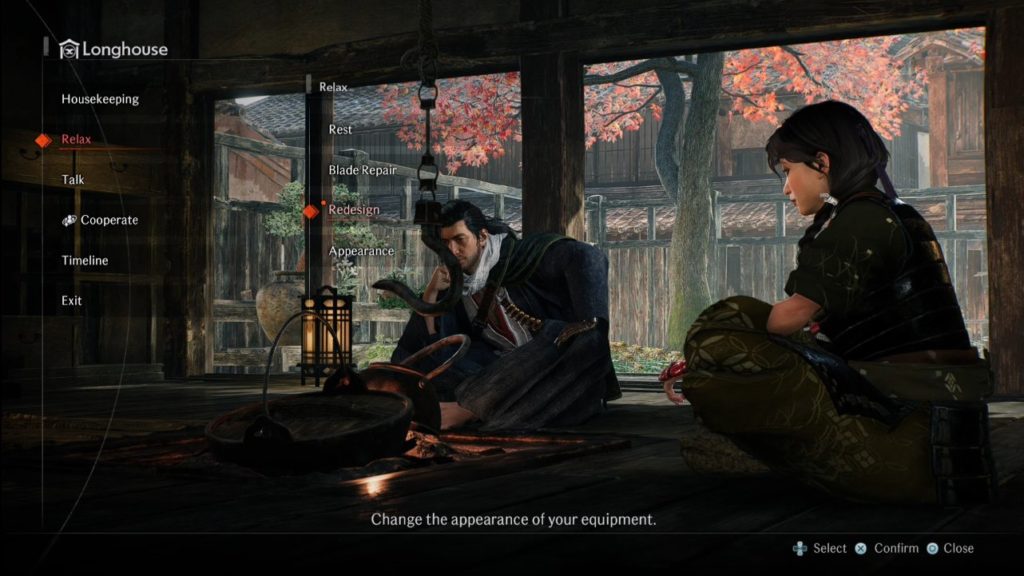The width and height of the screenshot is (1024, 576).
Task: Exit the Longhouse menu
Action: point(72,300)
